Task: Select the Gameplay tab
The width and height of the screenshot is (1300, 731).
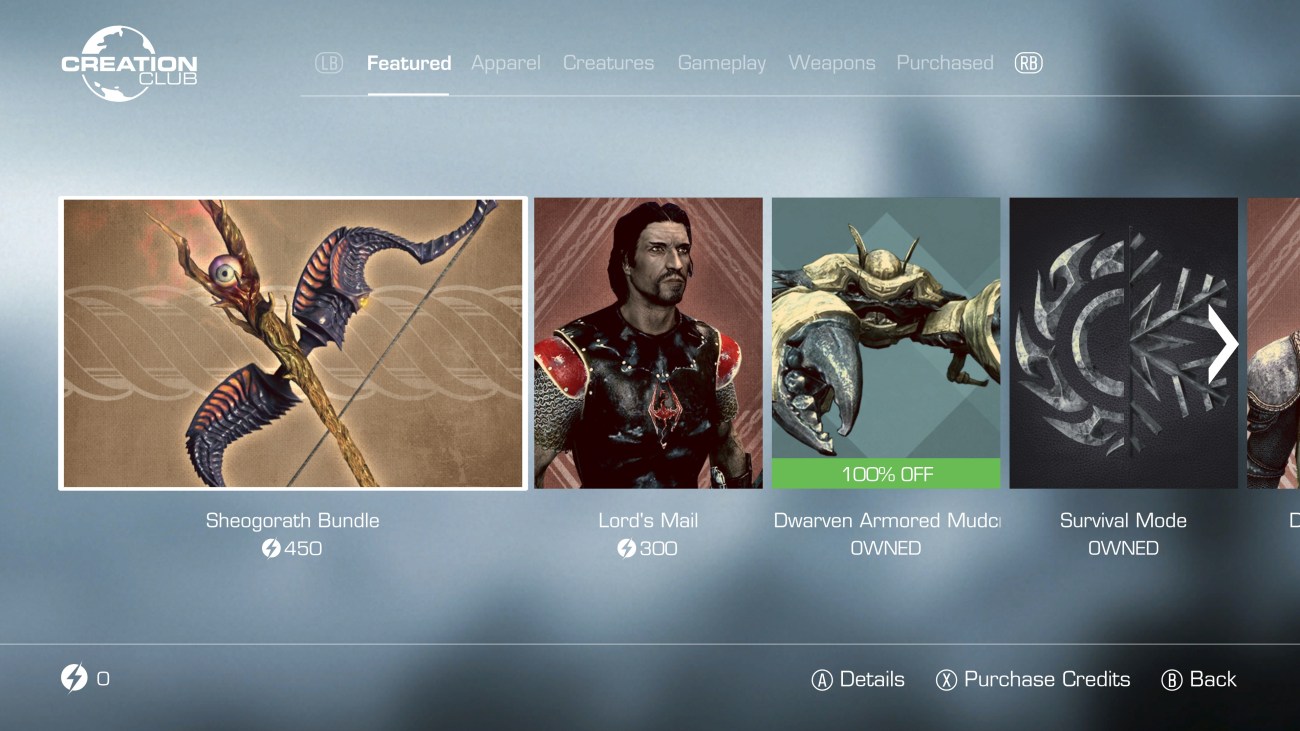Action: (721, 63)
